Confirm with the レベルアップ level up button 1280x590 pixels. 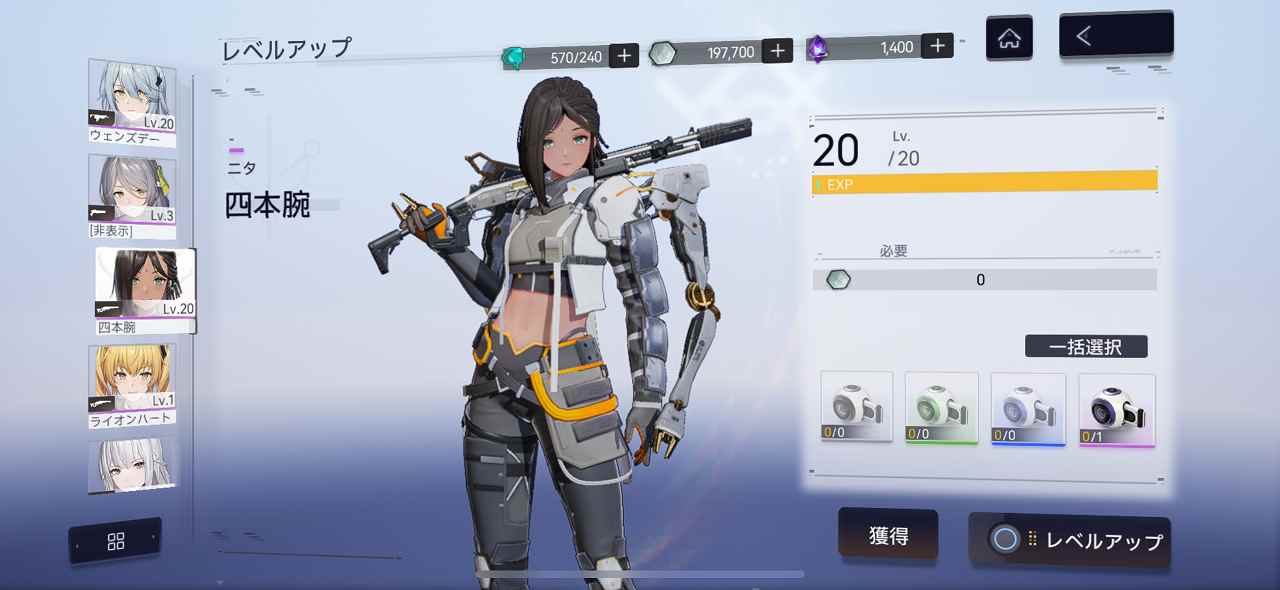(1070, 541)
